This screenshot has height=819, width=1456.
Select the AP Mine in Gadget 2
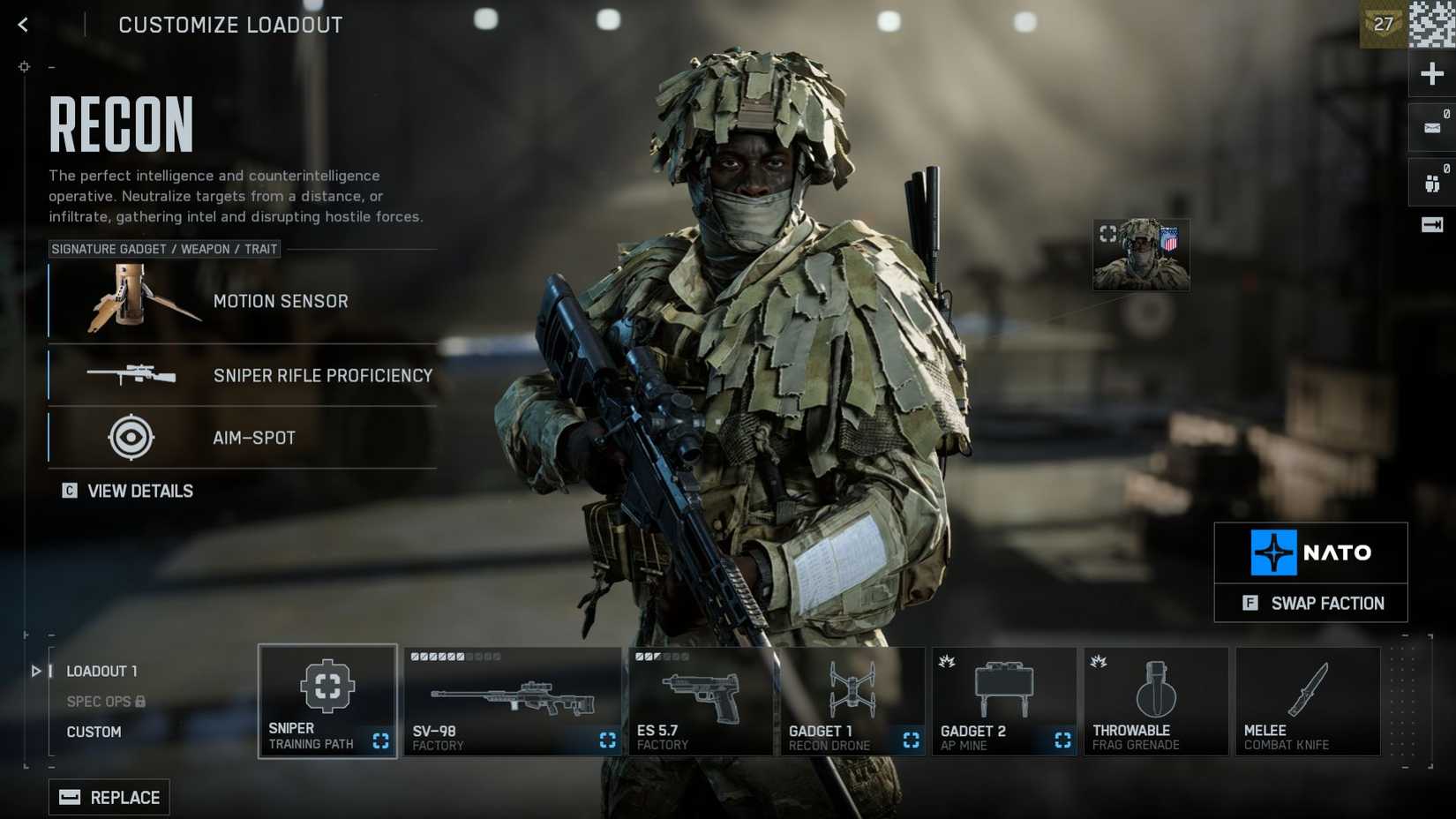pyautogui.click(x=1003, y=700)
